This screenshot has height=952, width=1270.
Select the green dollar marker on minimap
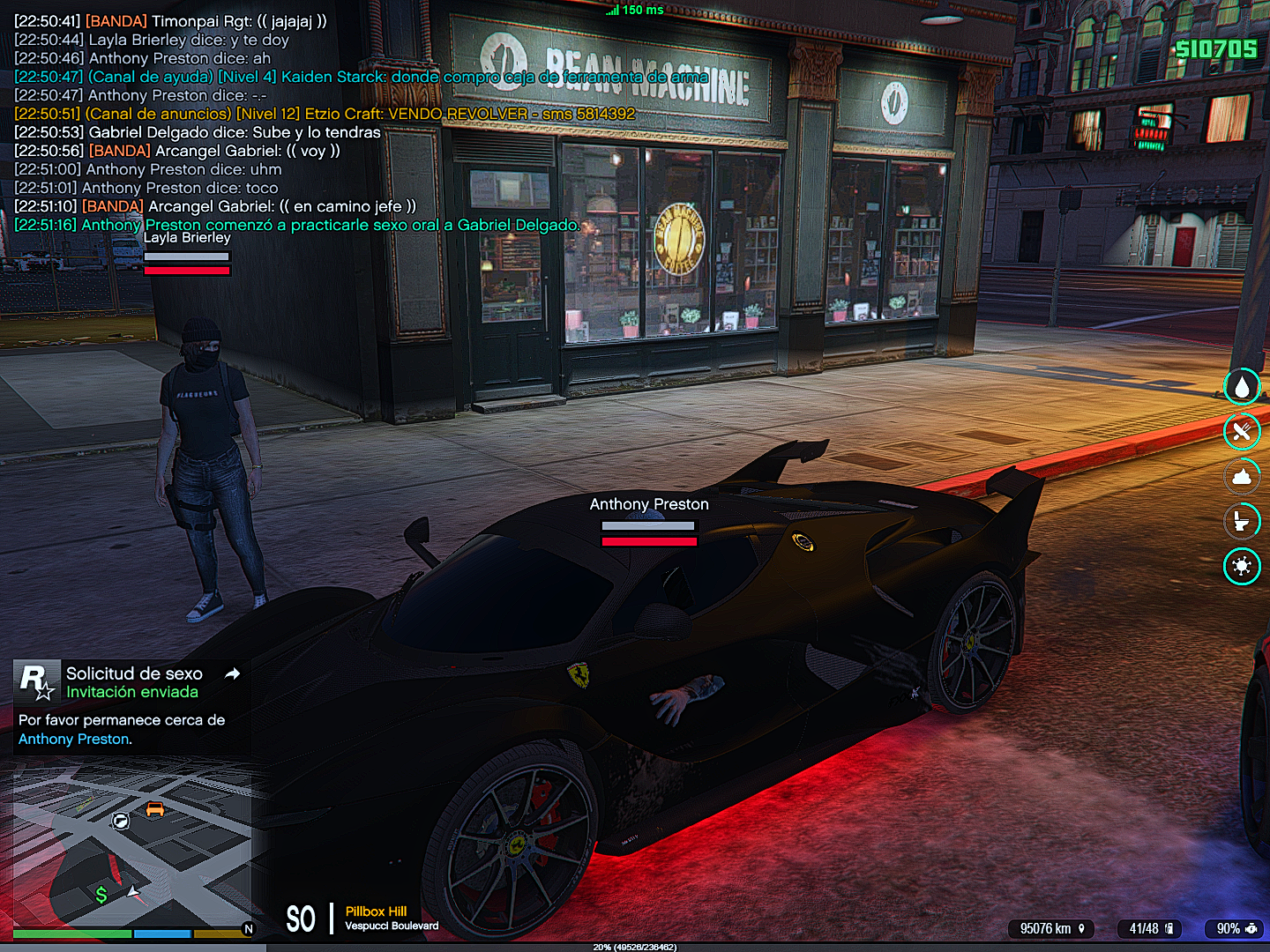click(101, 896)
